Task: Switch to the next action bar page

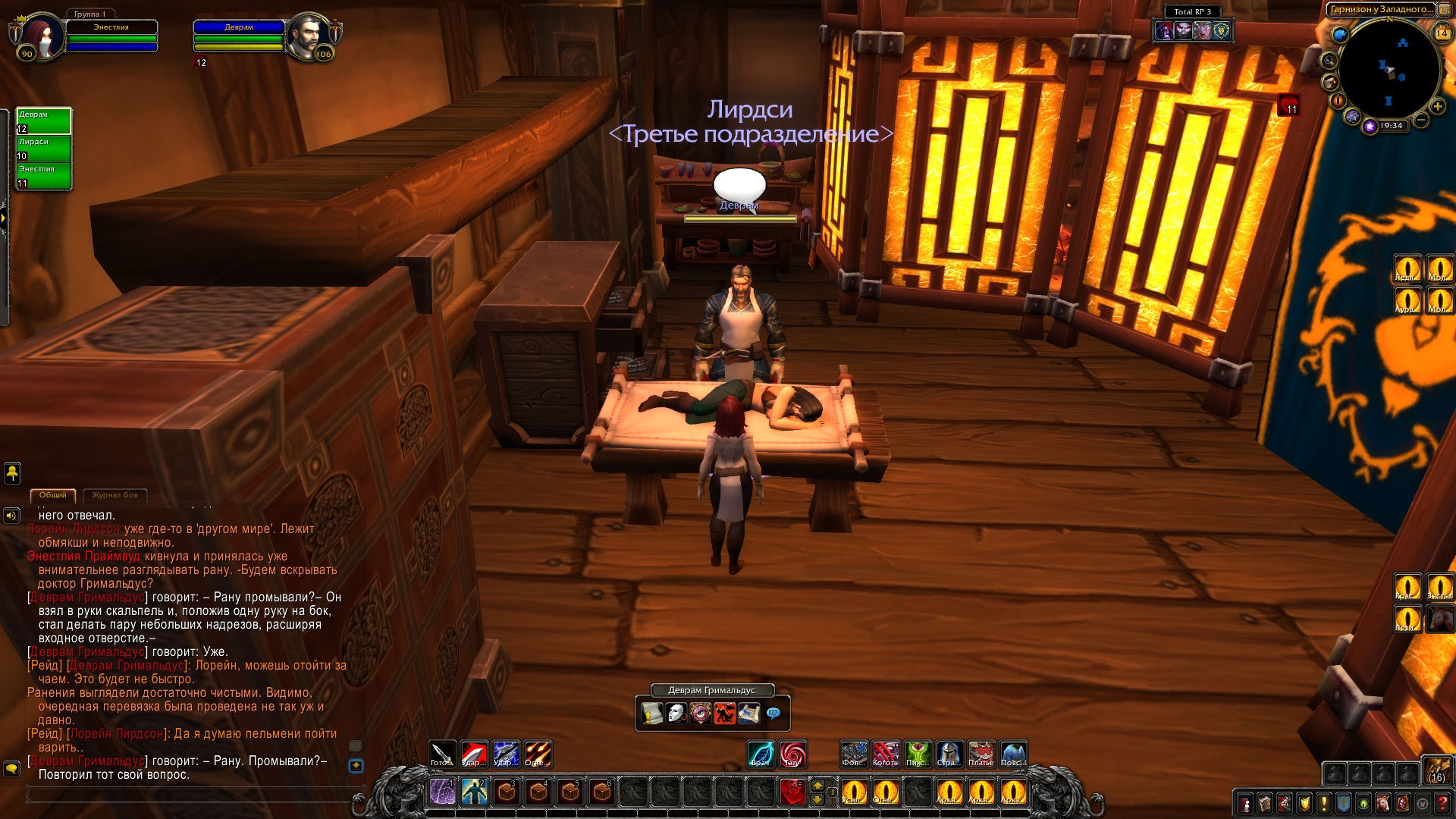Action: (817, 785)
